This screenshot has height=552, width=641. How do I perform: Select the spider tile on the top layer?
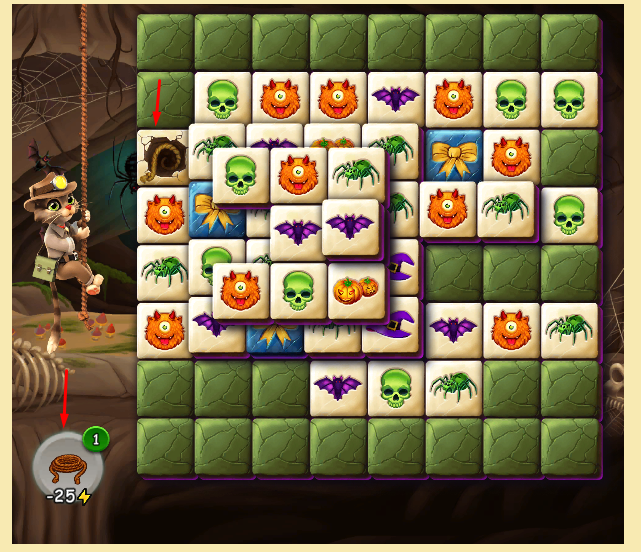356,174
